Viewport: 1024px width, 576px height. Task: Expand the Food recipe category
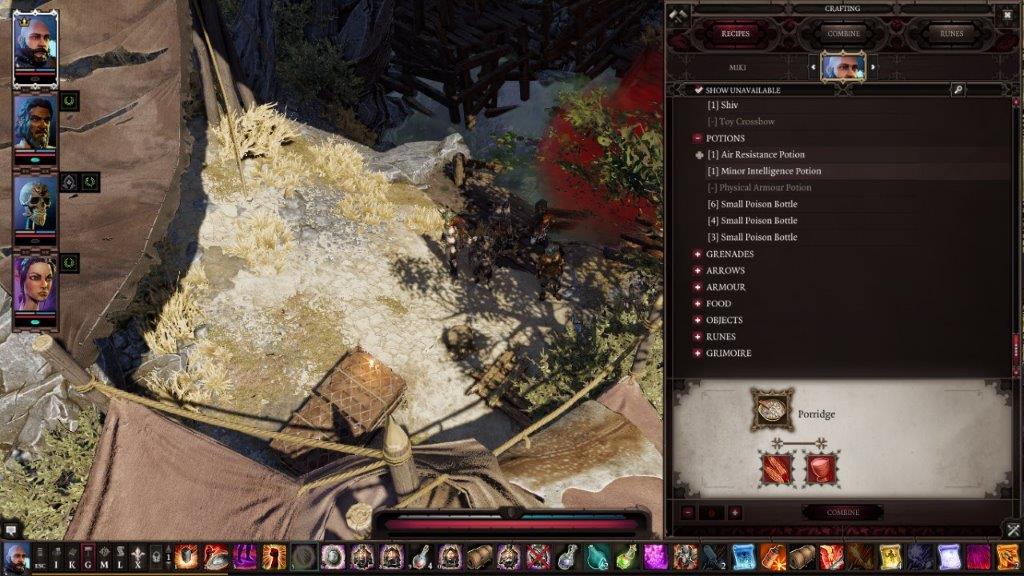tap(697, 304)
